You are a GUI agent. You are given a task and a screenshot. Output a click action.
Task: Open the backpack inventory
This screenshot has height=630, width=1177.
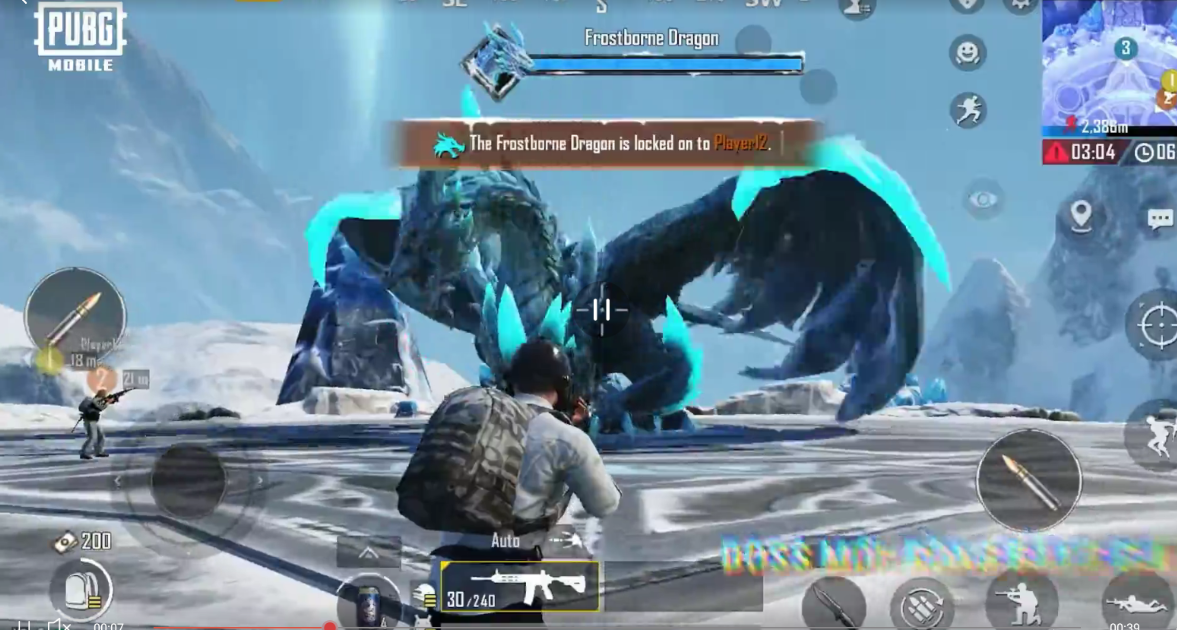[x=80, y=589]
